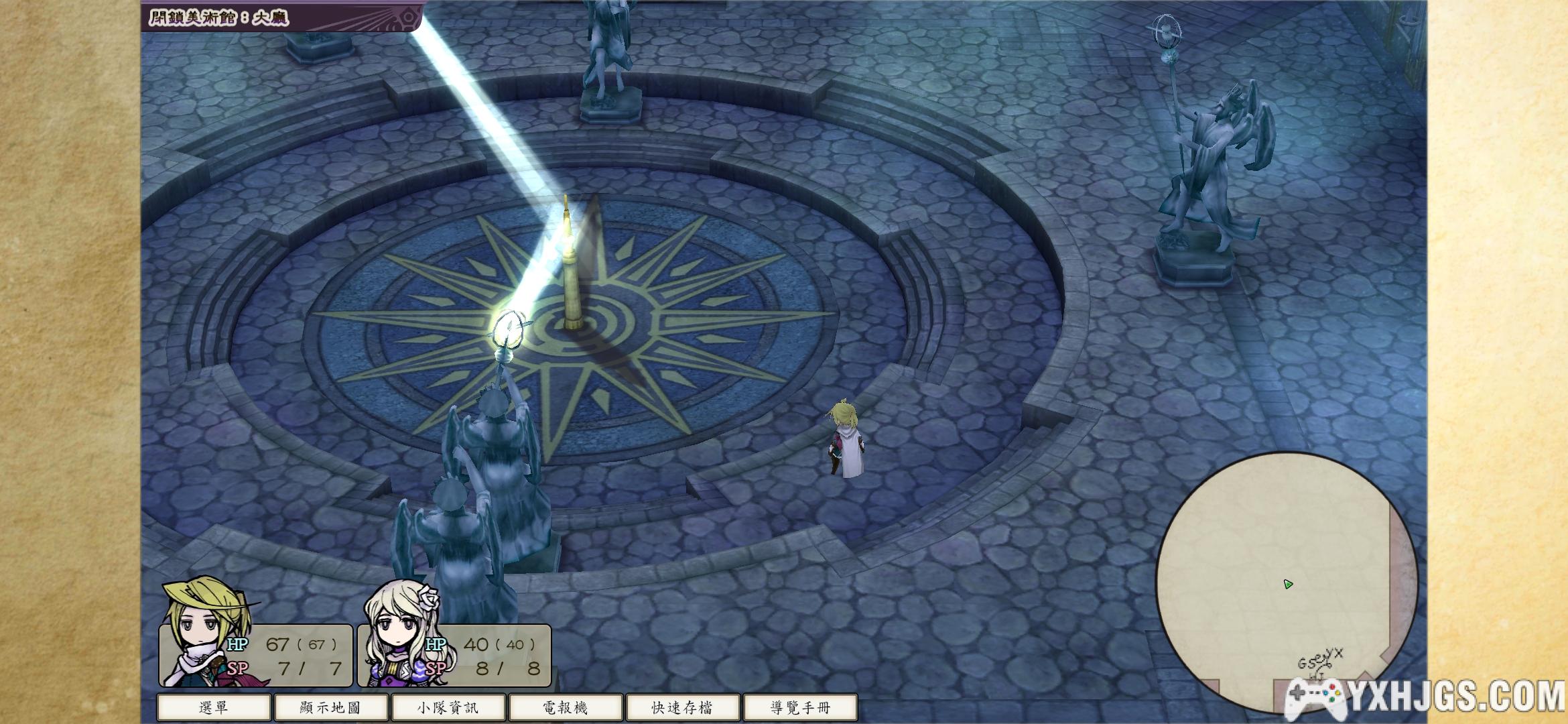
Task: Click the circular minimap
Action: coord(1286,583)
